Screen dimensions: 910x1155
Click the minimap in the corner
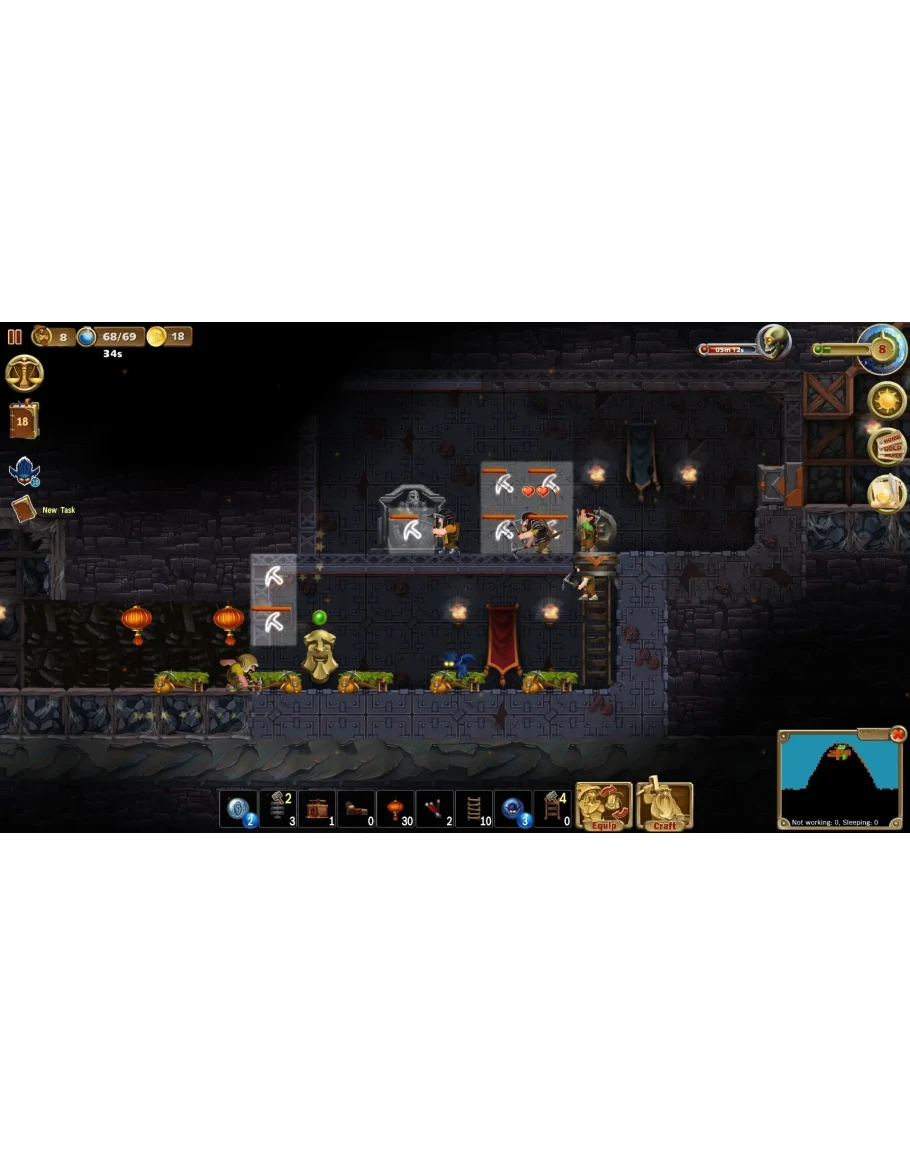[x=838, y=779]
